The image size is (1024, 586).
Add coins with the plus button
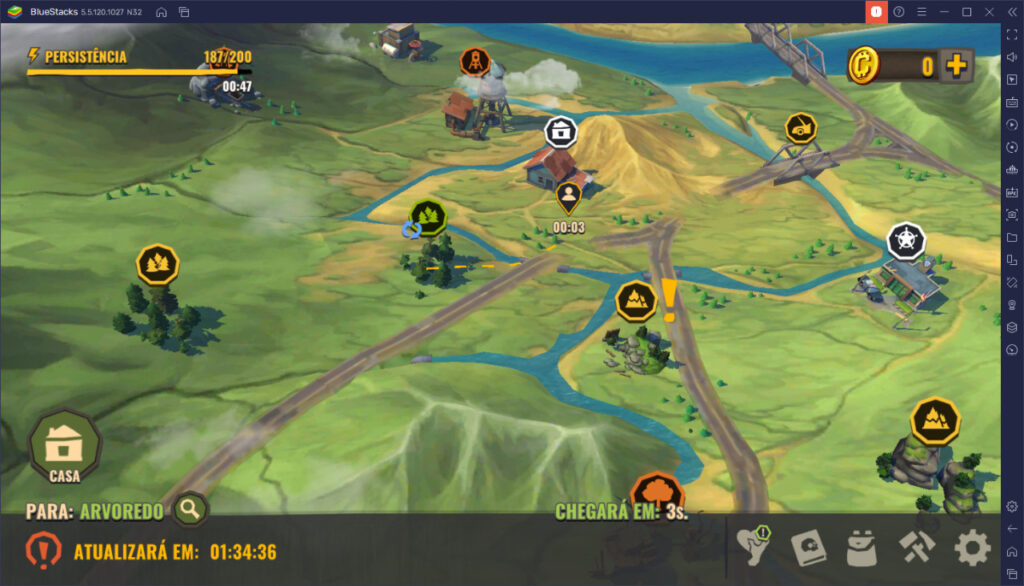click(x=957, y=66)
